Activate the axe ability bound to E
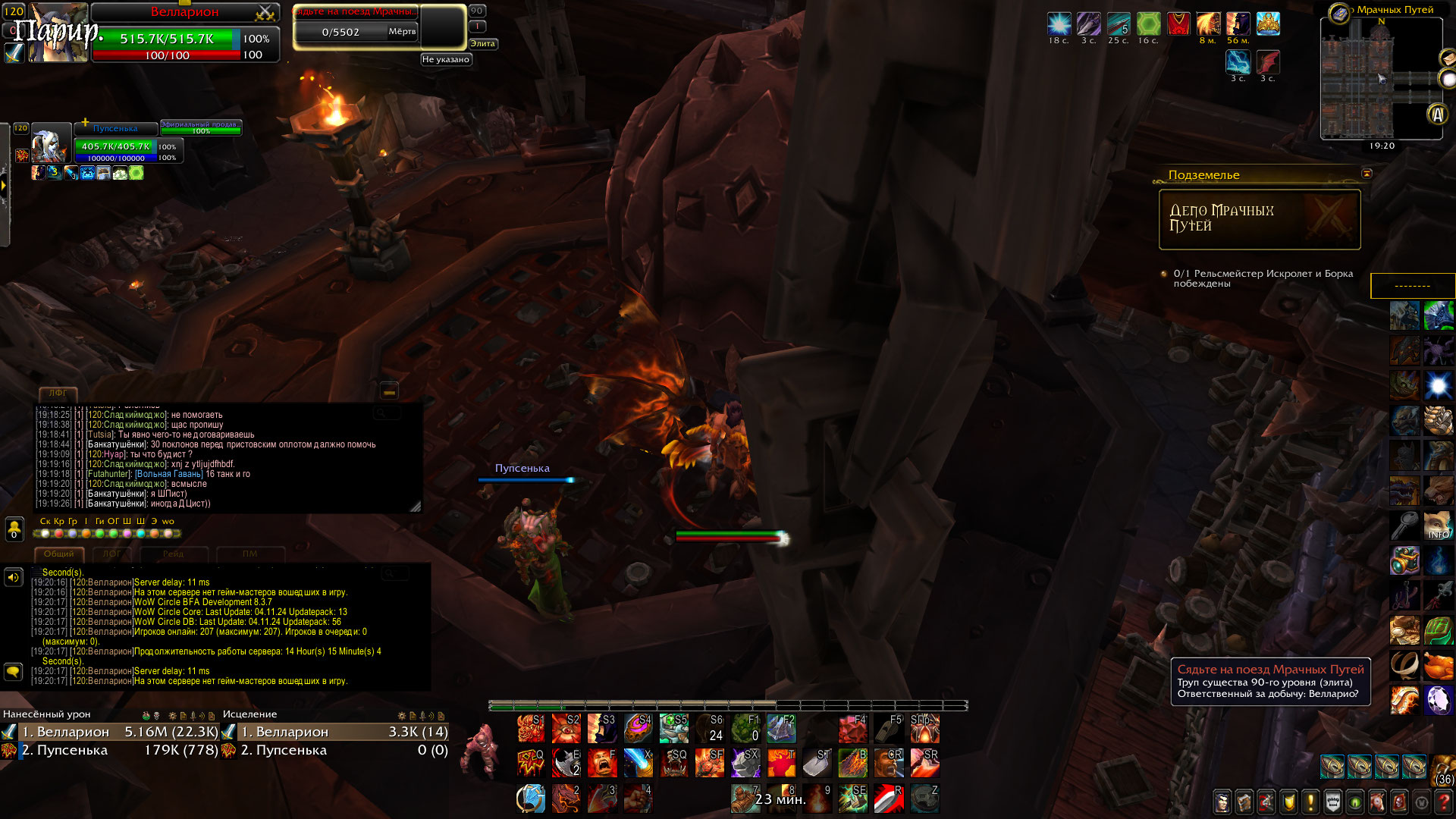The image size is (1456, 819). (x=566, y=764)
